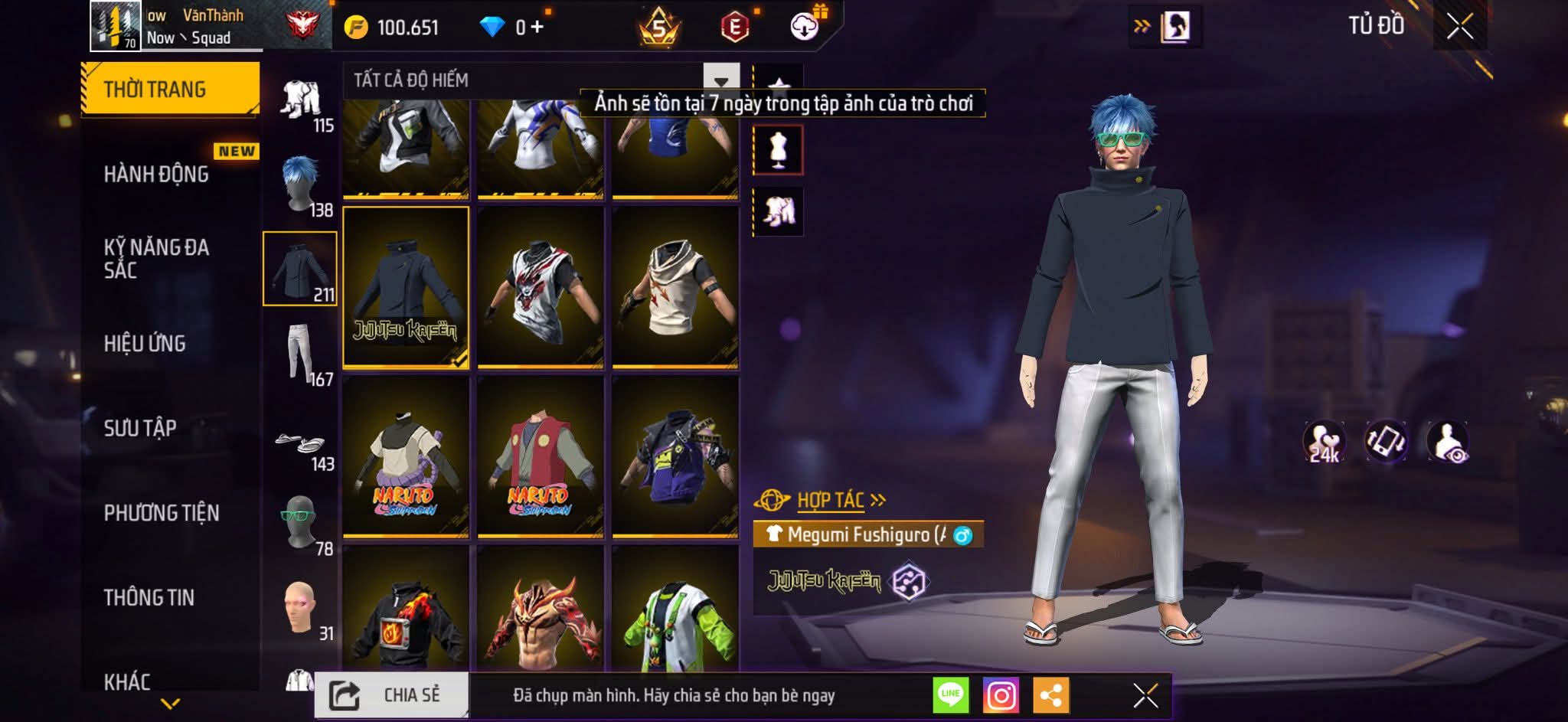Select the hairstyle category icon
The image size is (1568, 722).
pyautogui.click(x=300, y=185)
